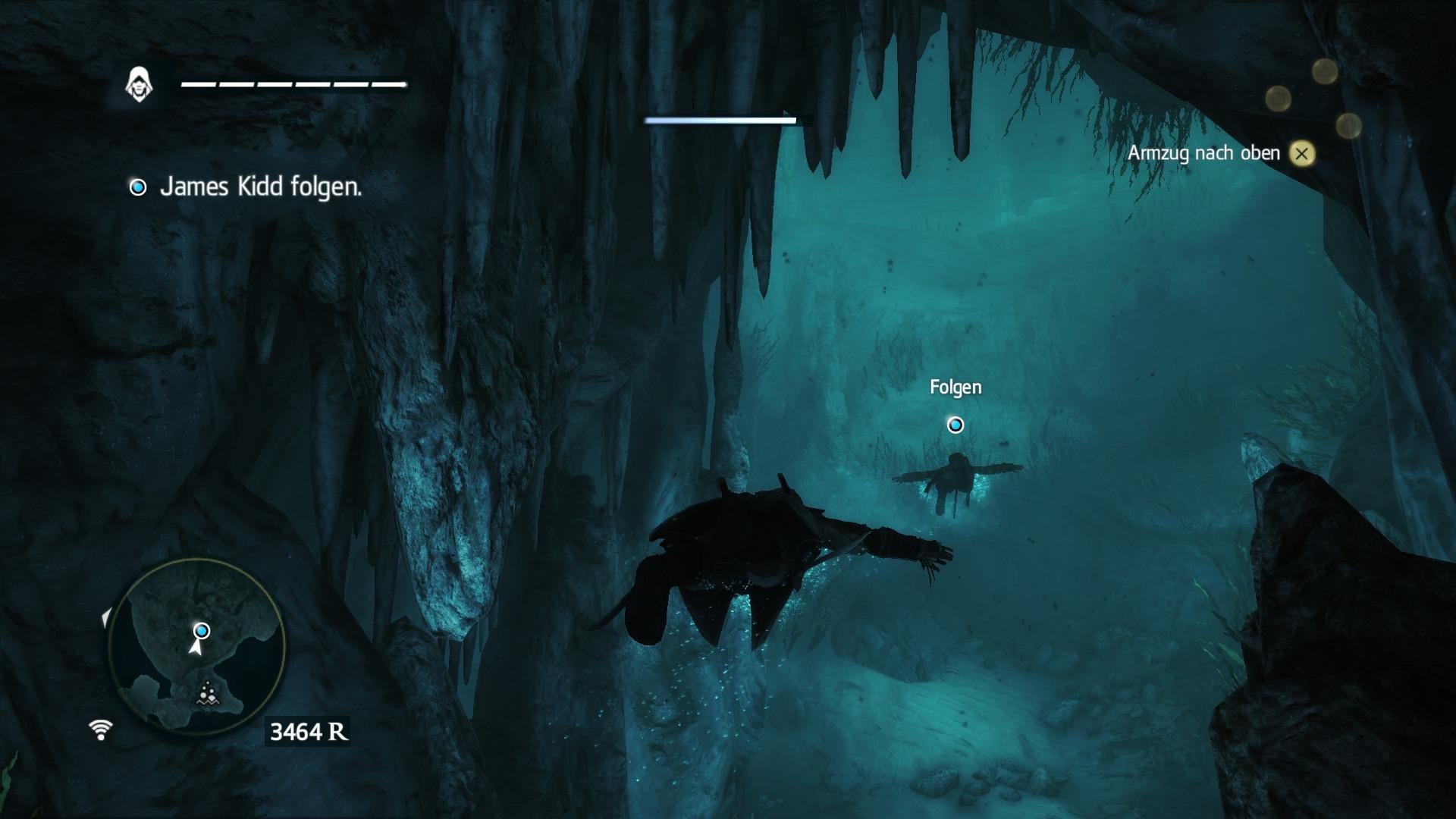Toggle the circular 'Folgen' waypoint marker
Image resolution: width=1456 pixels, height=819 pixels.
955,425
